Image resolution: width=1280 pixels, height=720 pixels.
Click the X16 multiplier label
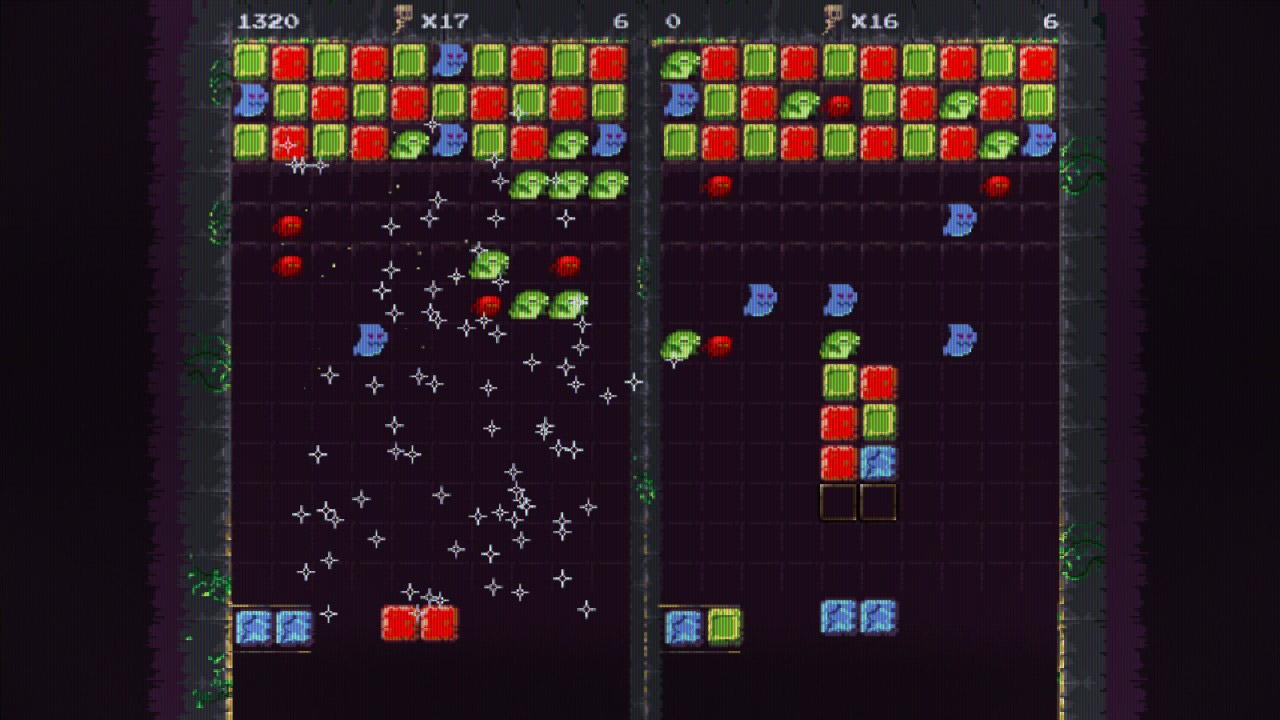[x=874, y=18]
